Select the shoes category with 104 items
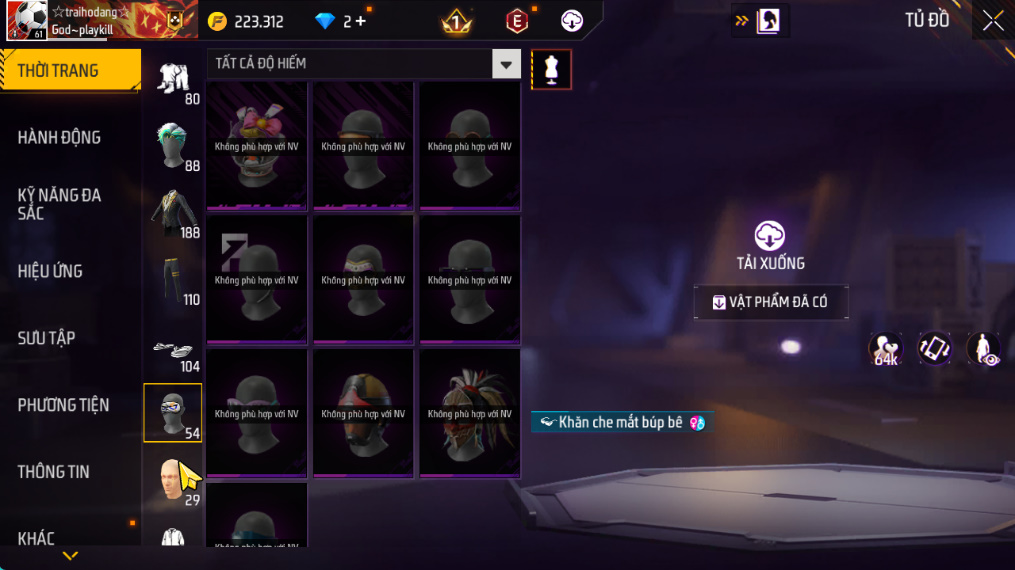The height and width of the screenshot is (570, 1015). (x=174, y=350)
